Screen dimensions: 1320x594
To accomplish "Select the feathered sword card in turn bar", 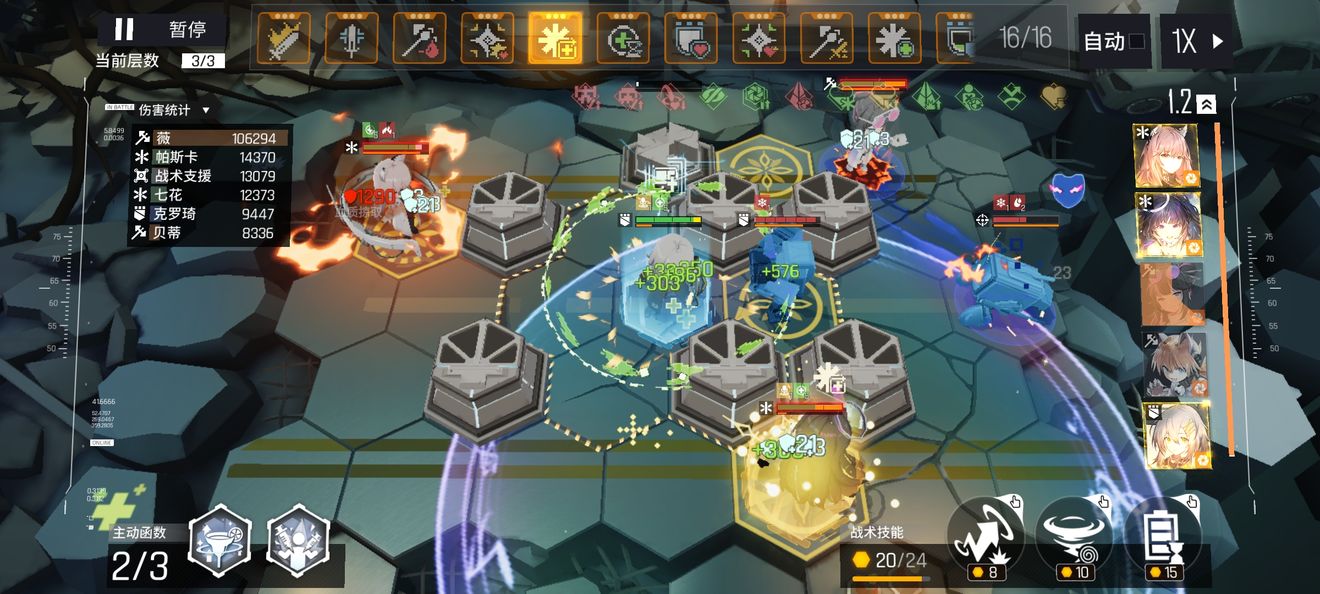I will point(283,39).
